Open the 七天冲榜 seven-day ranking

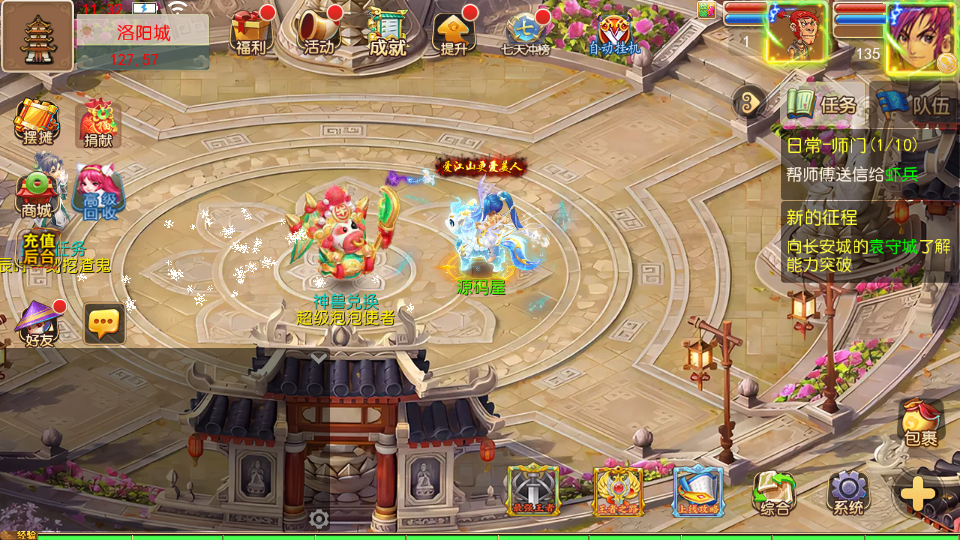[525, 32]
